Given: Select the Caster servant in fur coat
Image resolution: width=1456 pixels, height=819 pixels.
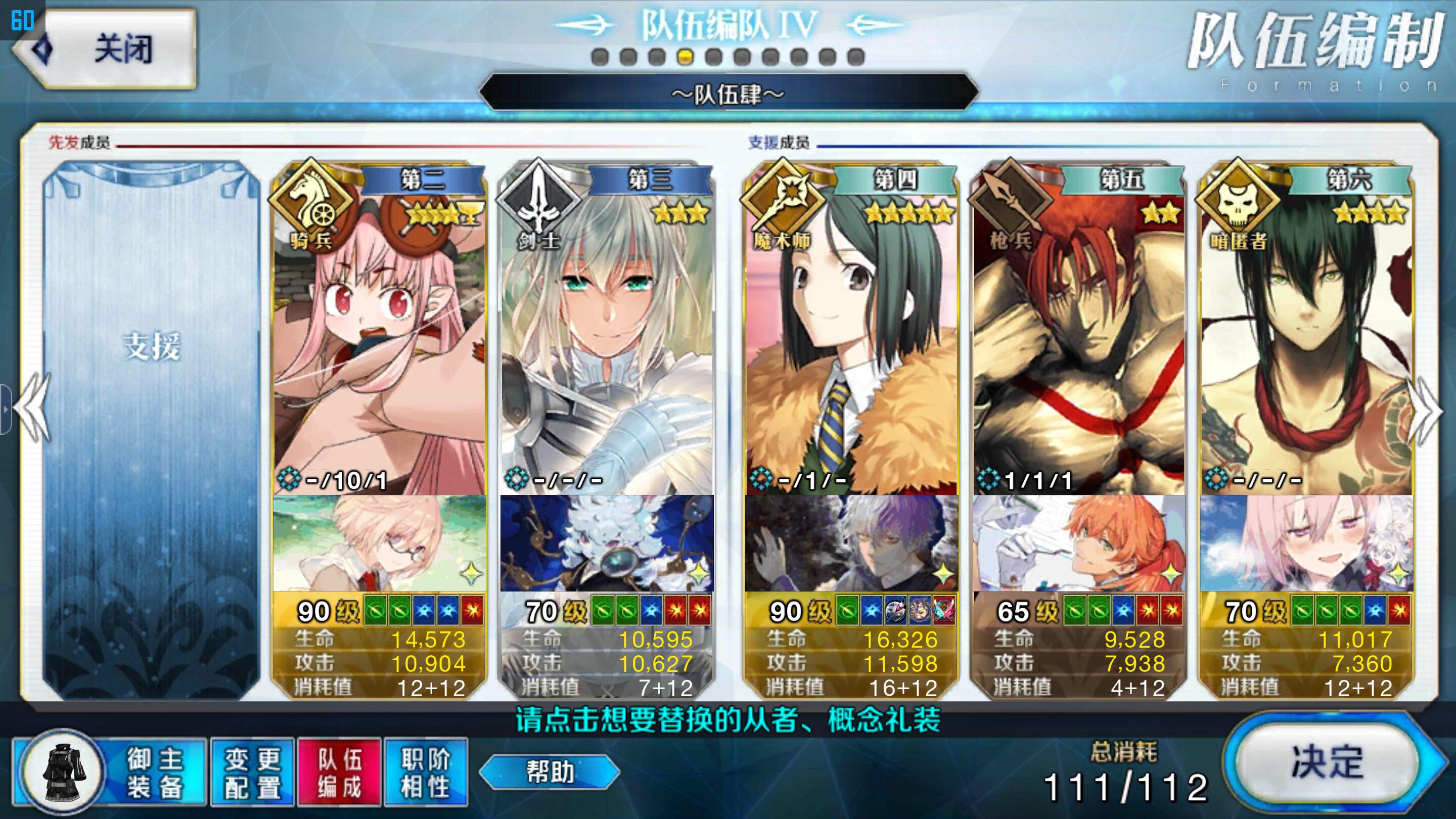Looking at the screenshot, I should point(851,339).
